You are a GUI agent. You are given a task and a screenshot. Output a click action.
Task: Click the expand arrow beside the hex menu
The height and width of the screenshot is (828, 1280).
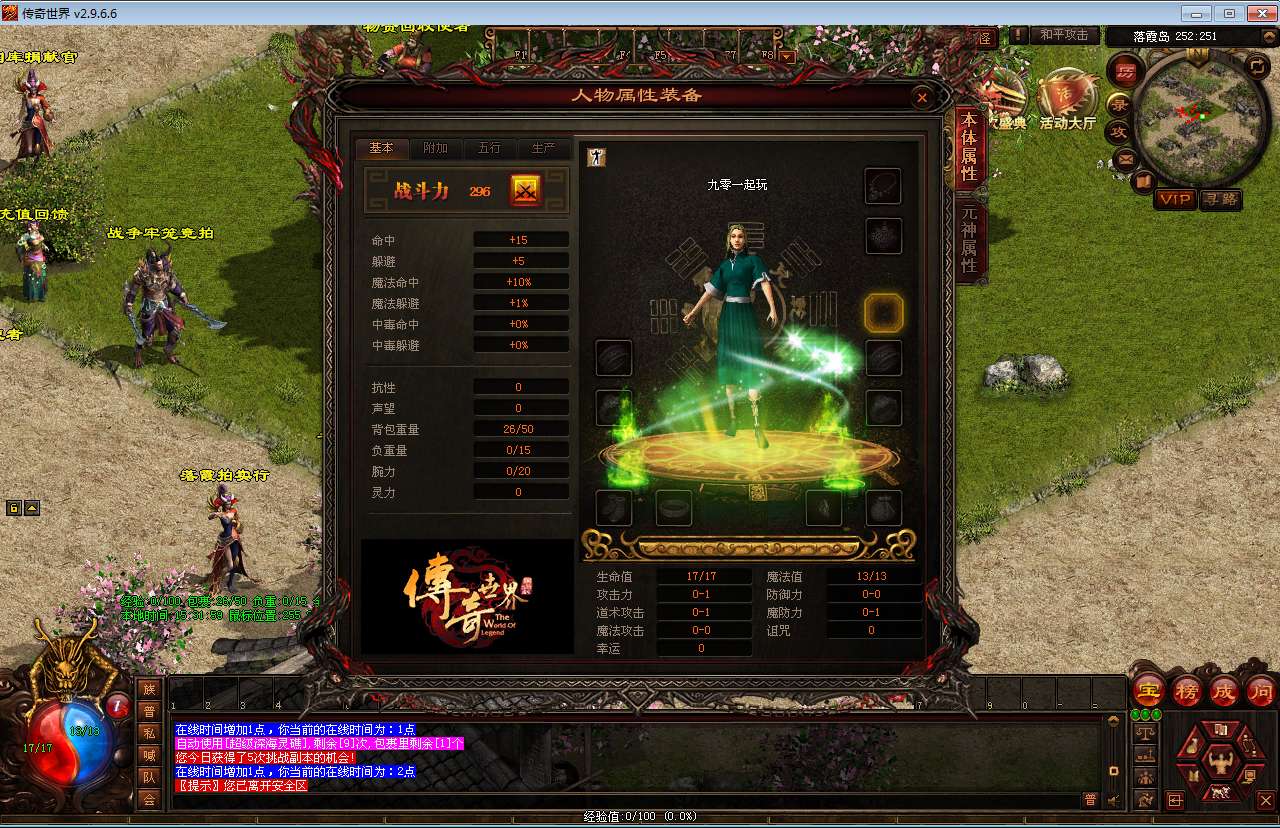[1176, 800]
